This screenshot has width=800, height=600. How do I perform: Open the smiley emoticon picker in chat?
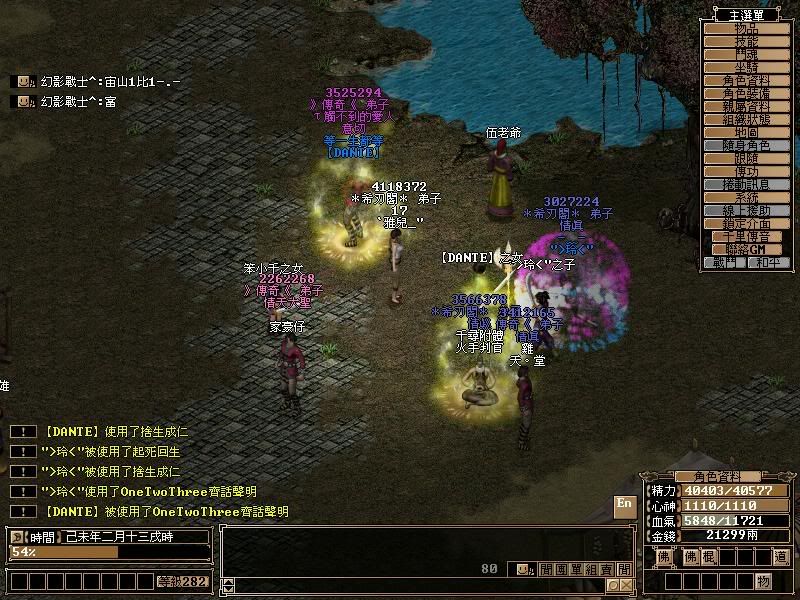[523, 569]
